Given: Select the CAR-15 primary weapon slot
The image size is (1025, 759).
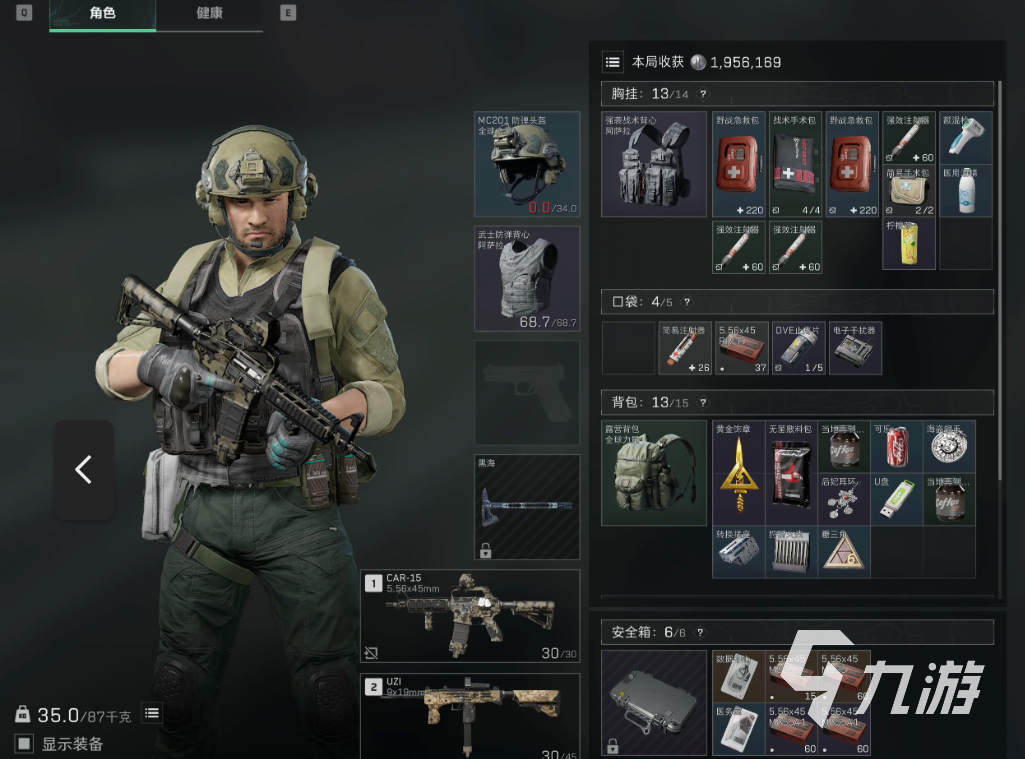Looking at the screenshot, I should point(470,615).
